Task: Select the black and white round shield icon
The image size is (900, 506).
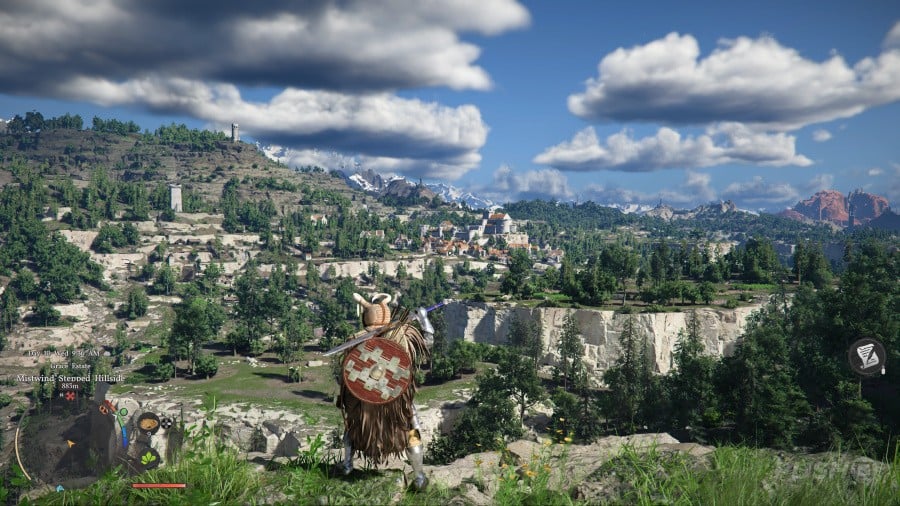Action: click(x=167, y=422)
